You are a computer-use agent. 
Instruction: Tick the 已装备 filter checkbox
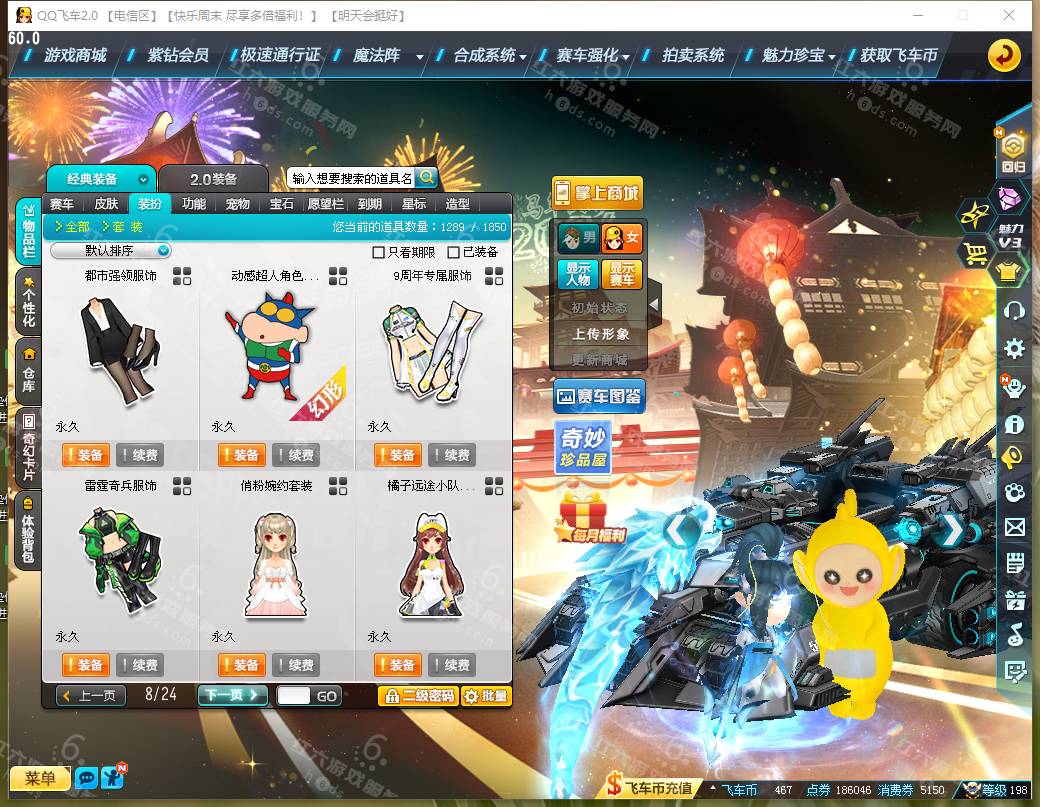454,252
